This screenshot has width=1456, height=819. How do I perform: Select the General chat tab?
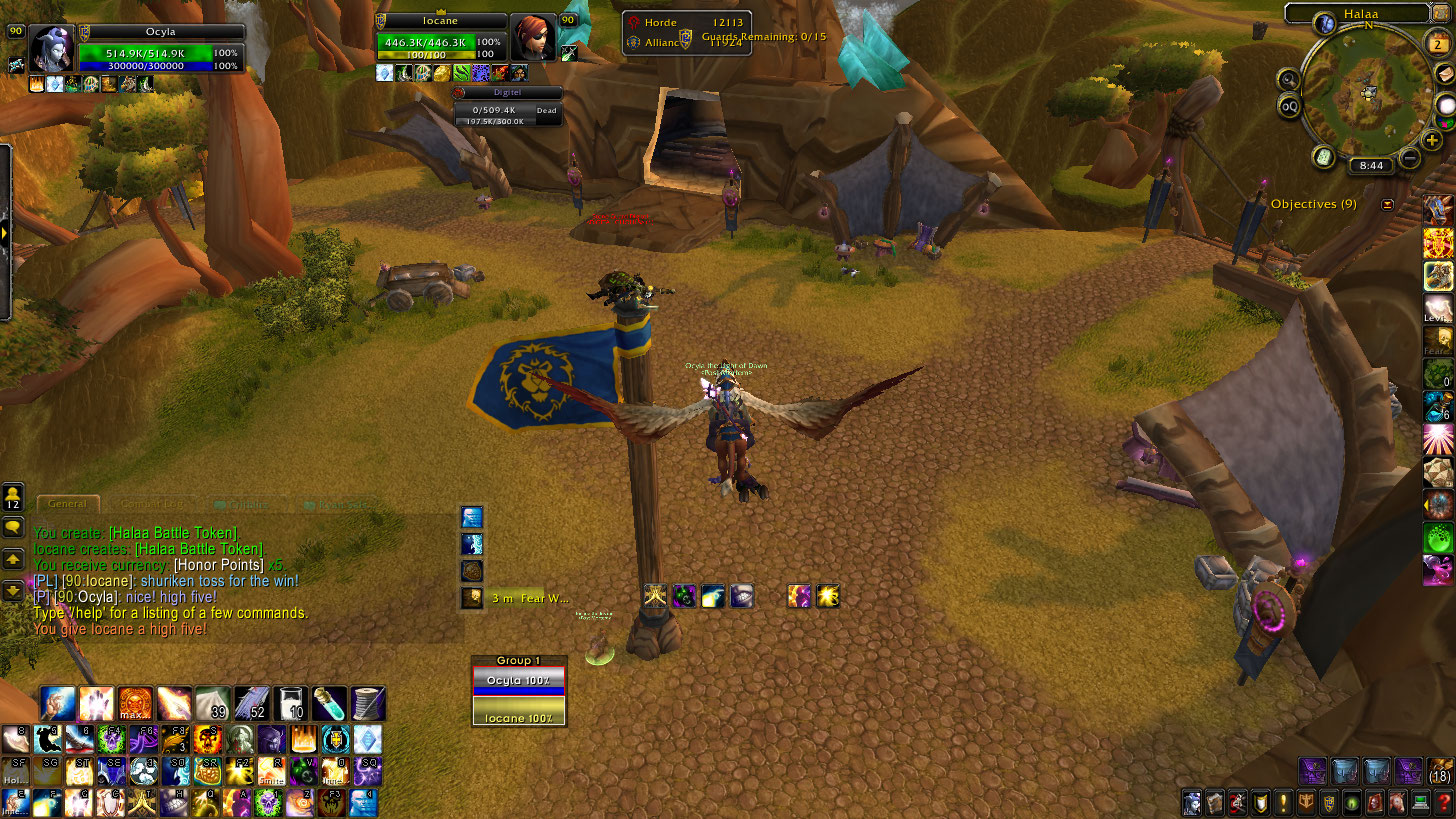click(x=67, y=505)
